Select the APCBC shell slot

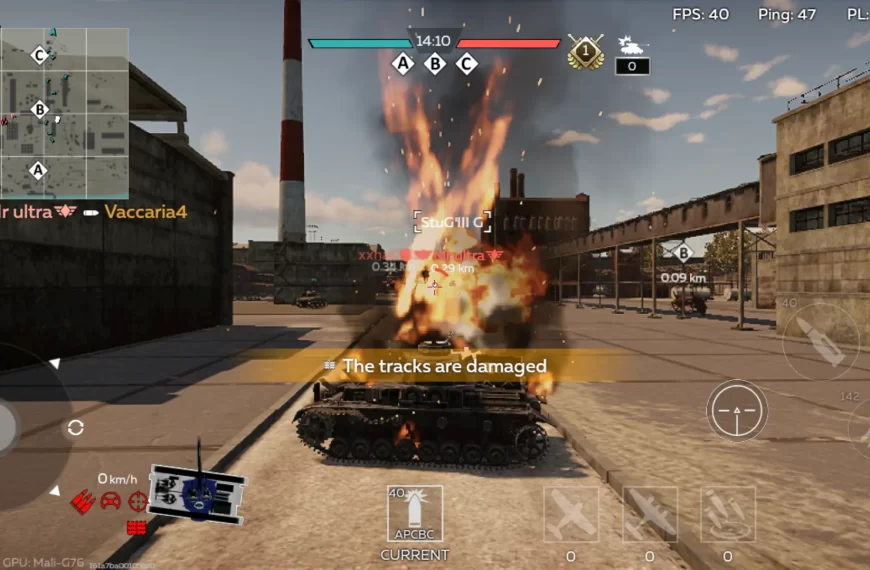(x=414, y=514)
